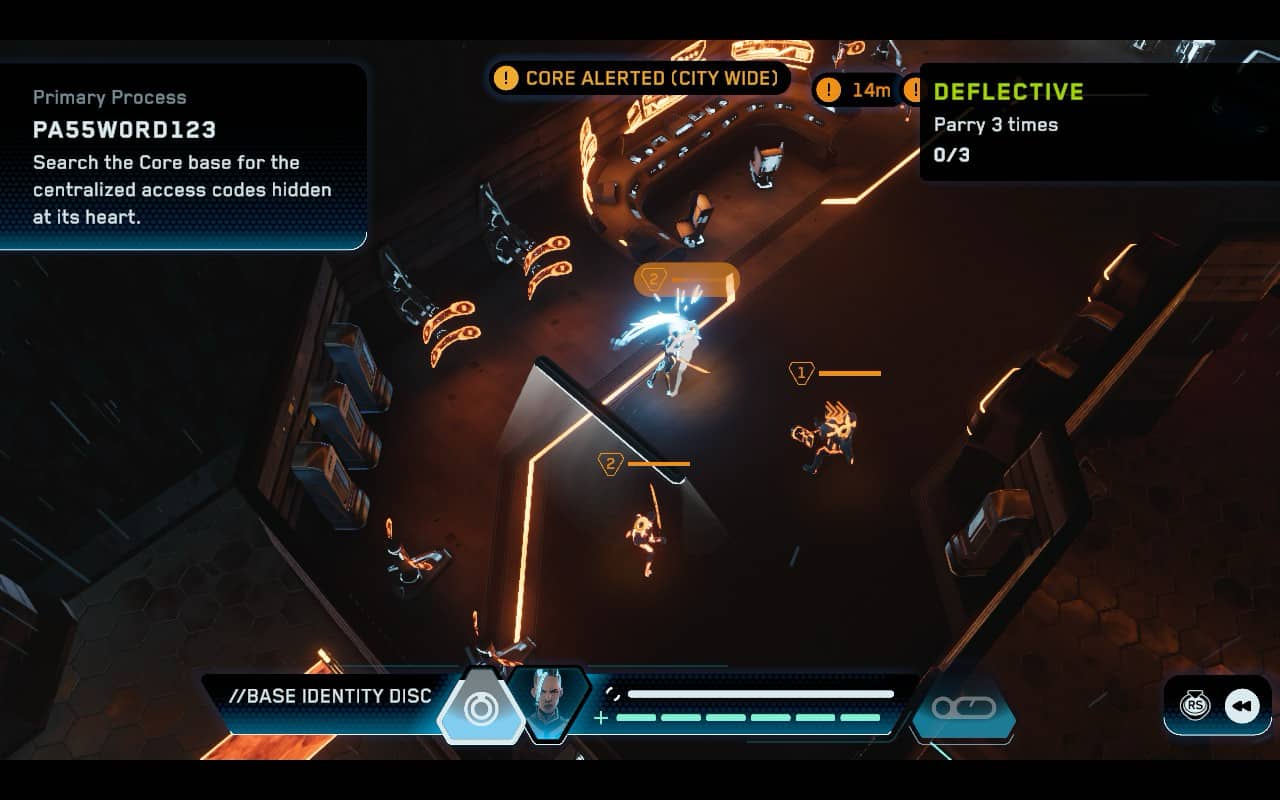The height and width of the screenshot is (800, 1280).
Task: Activate the chain link icon beside the health bar
Action: (x=963, y=708)
